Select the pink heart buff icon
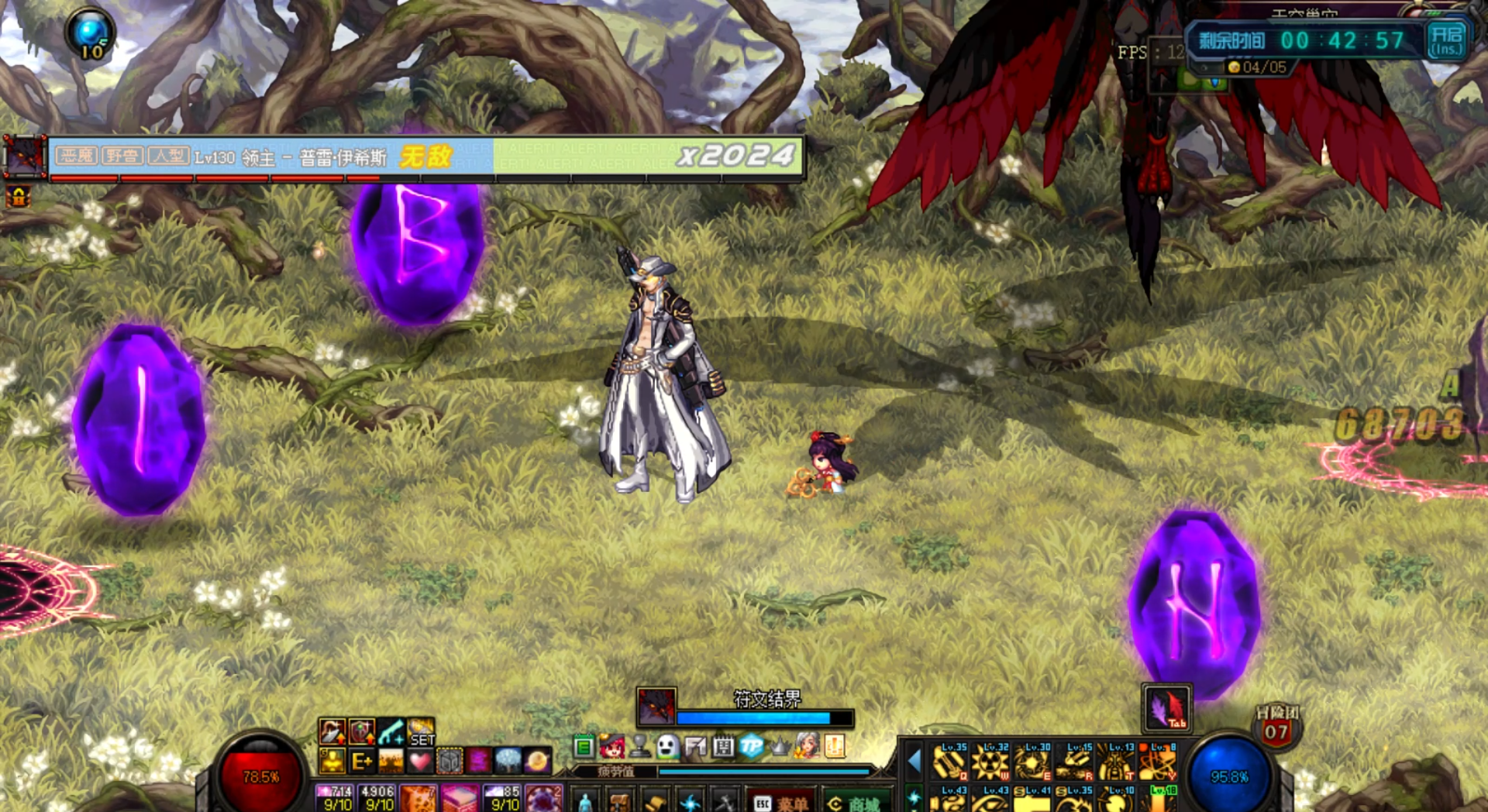1488x812 pixels. 420,761
